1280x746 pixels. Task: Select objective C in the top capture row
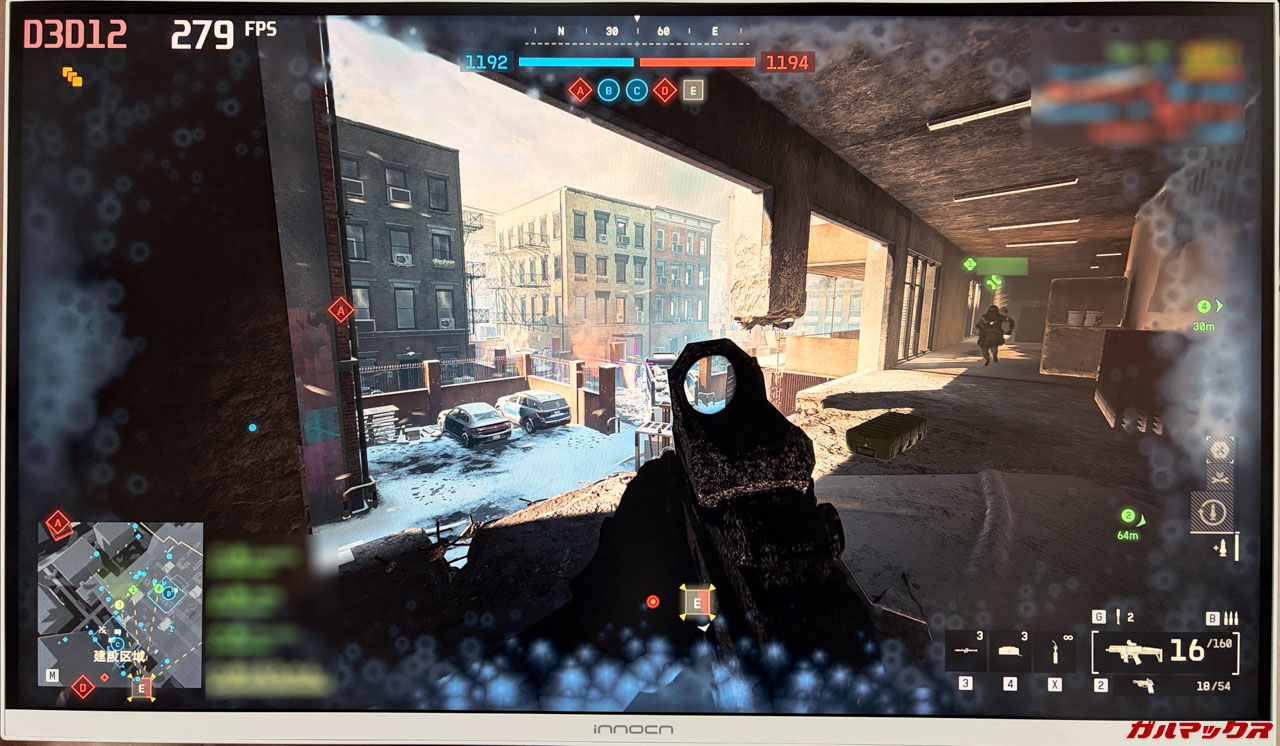[x=636, y=91]
